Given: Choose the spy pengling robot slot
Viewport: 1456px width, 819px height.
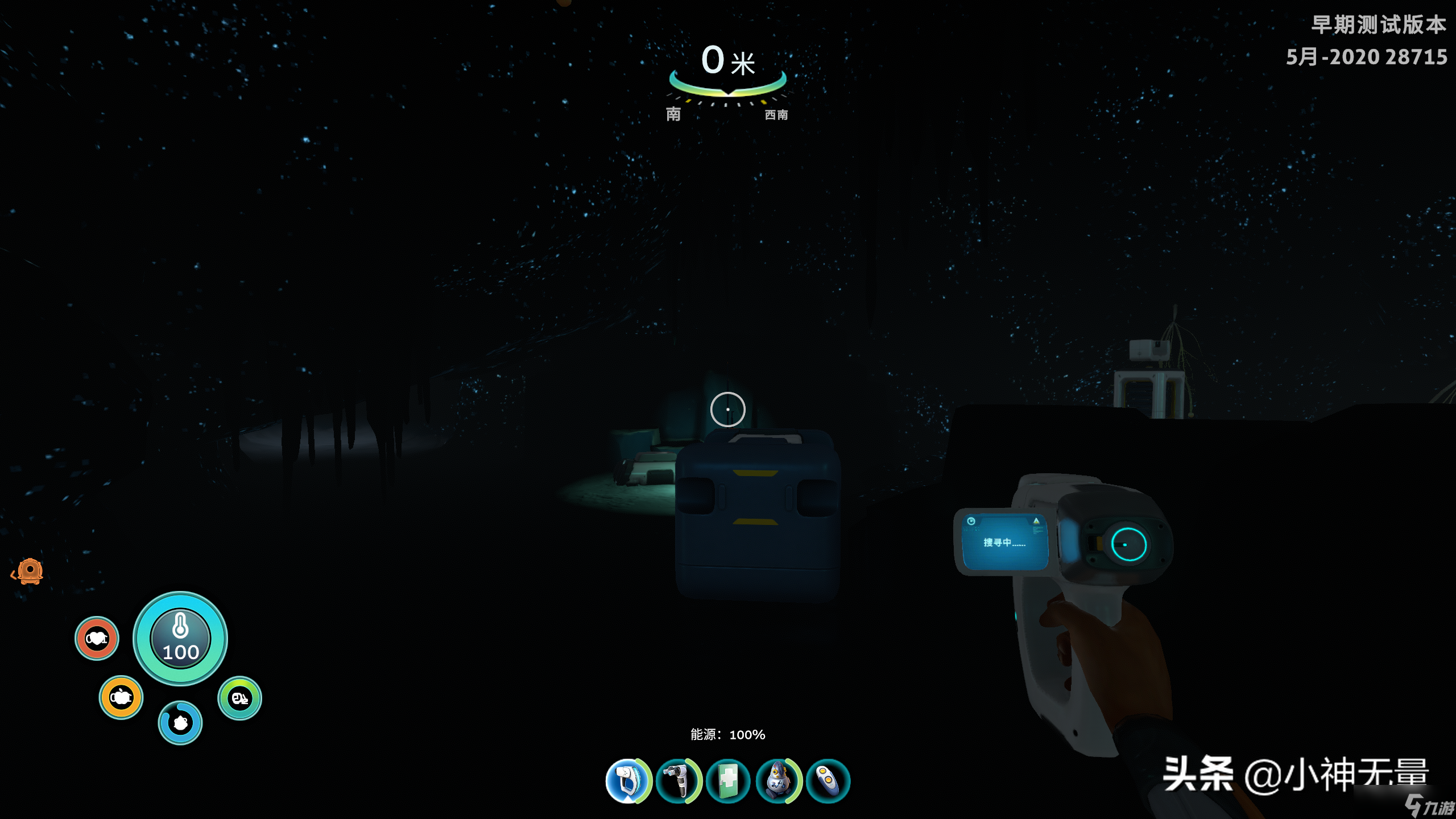Looking at the screenshot, I should point(778,781).
